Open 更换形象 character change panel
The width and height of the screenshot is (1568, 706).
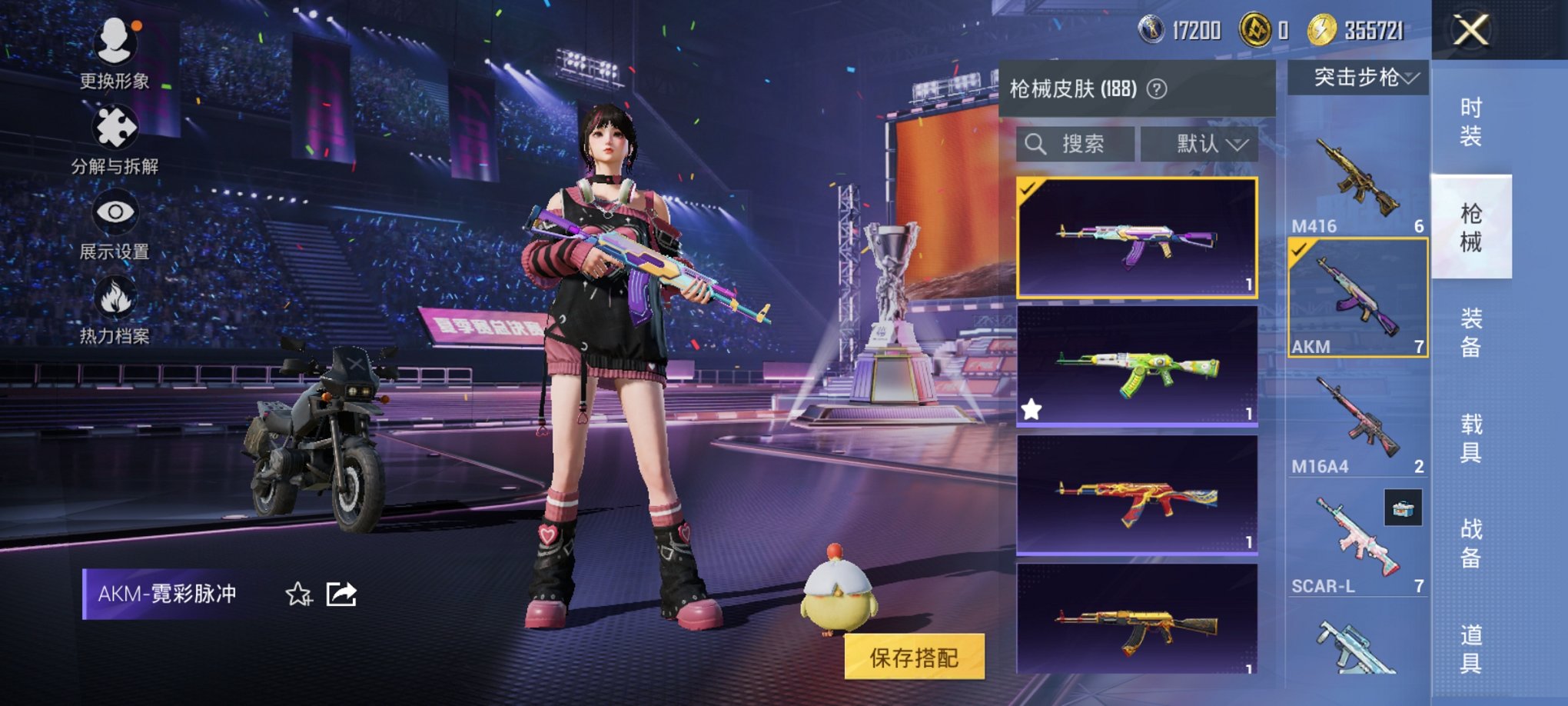(x=115, y=46)
